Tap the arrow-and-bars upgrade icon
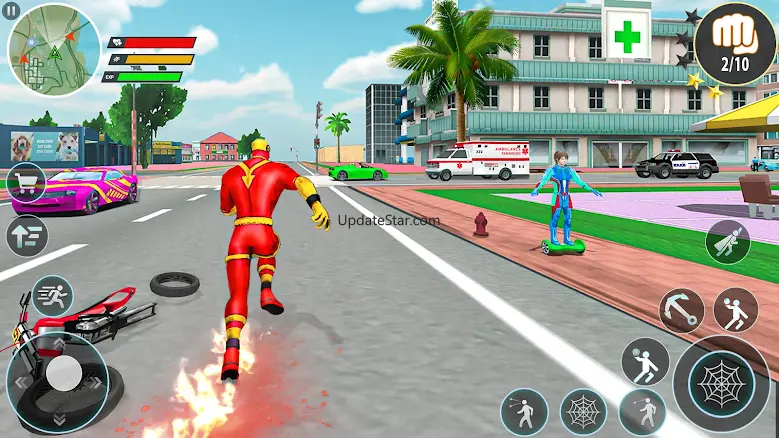This screenshot has height=438, width=779. click(26, 236)
